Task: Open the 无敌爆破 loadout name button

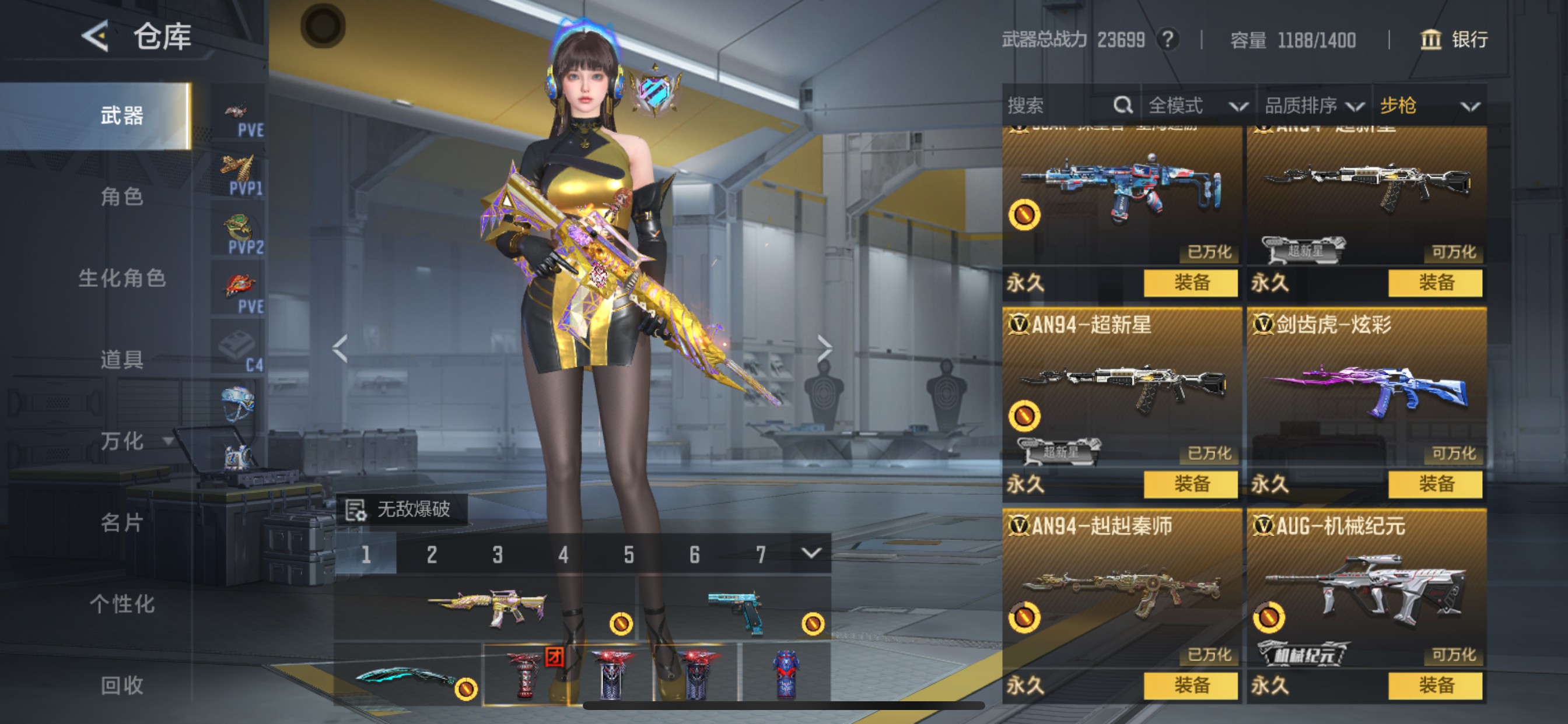Action: 402,509
